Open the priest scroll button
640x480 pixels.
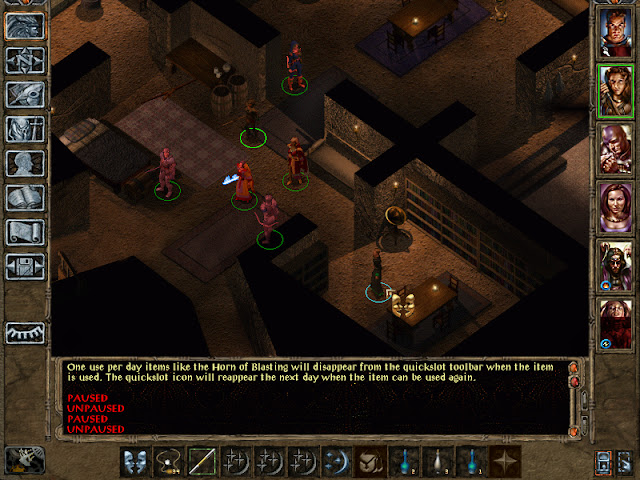coord(23,231)
